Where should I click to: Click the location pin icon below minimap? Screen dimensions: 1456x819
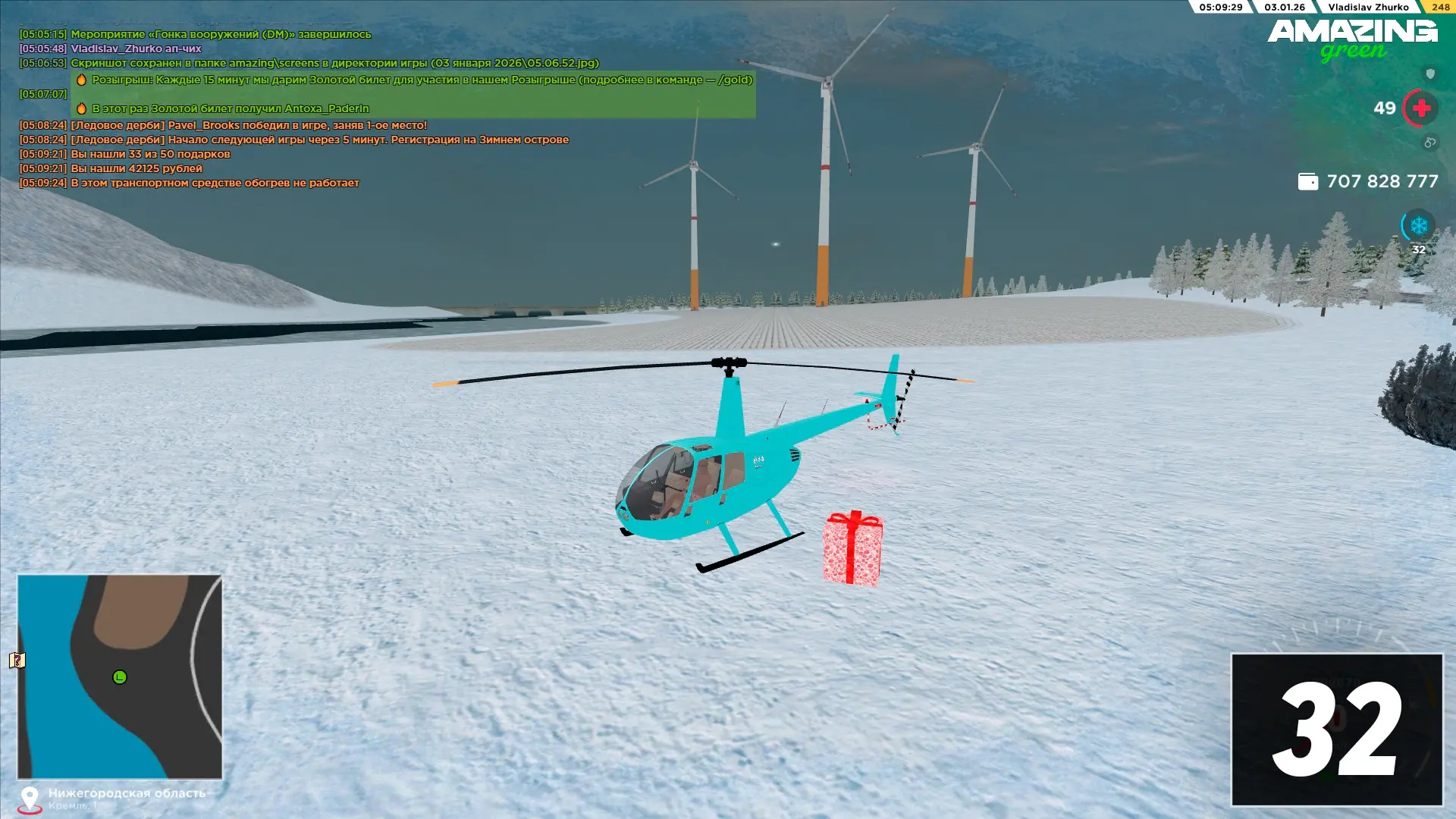pos(30,799)
